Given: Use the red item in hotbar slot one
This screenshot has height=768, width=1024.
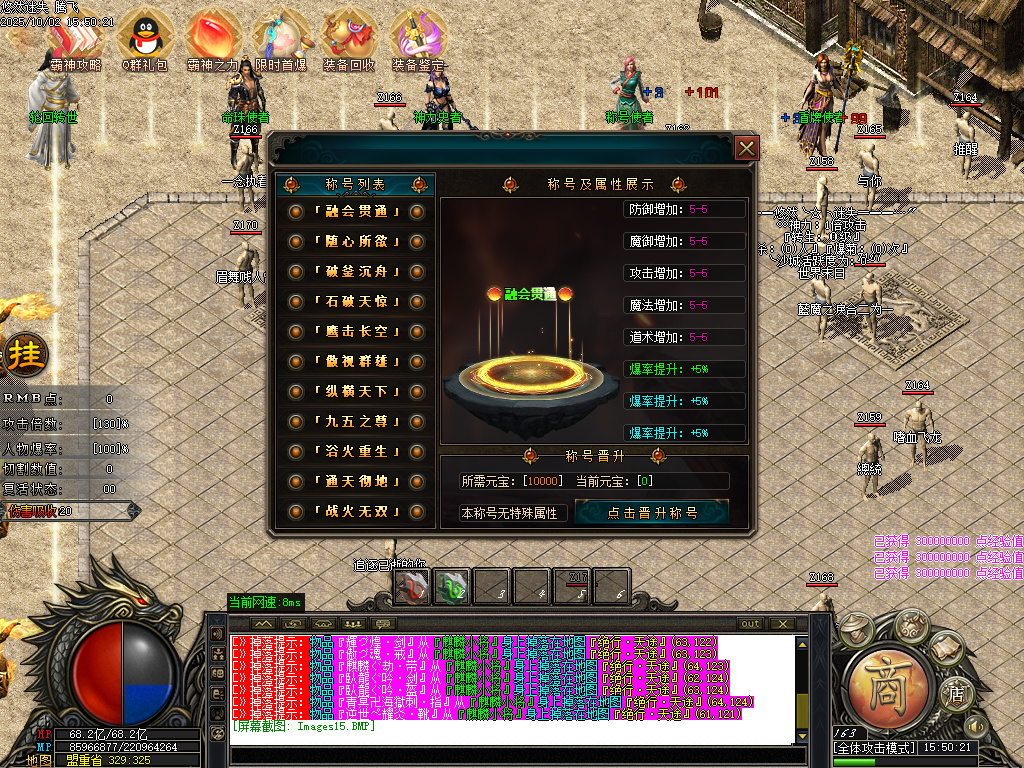Looking at the screenshot, I should (x=412, y=586).
